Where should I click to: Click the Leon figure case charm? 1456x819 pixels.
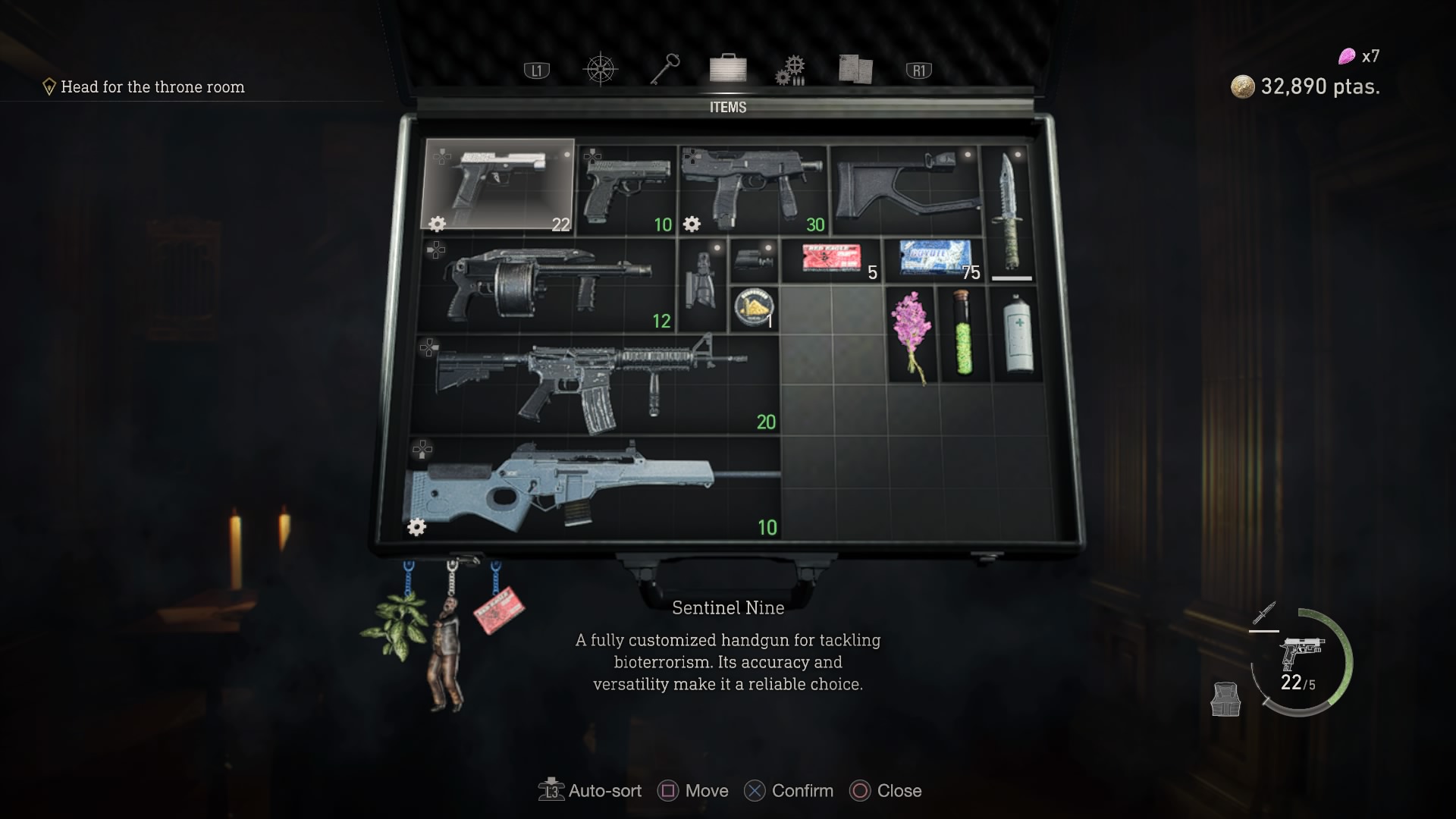(447, 652)
